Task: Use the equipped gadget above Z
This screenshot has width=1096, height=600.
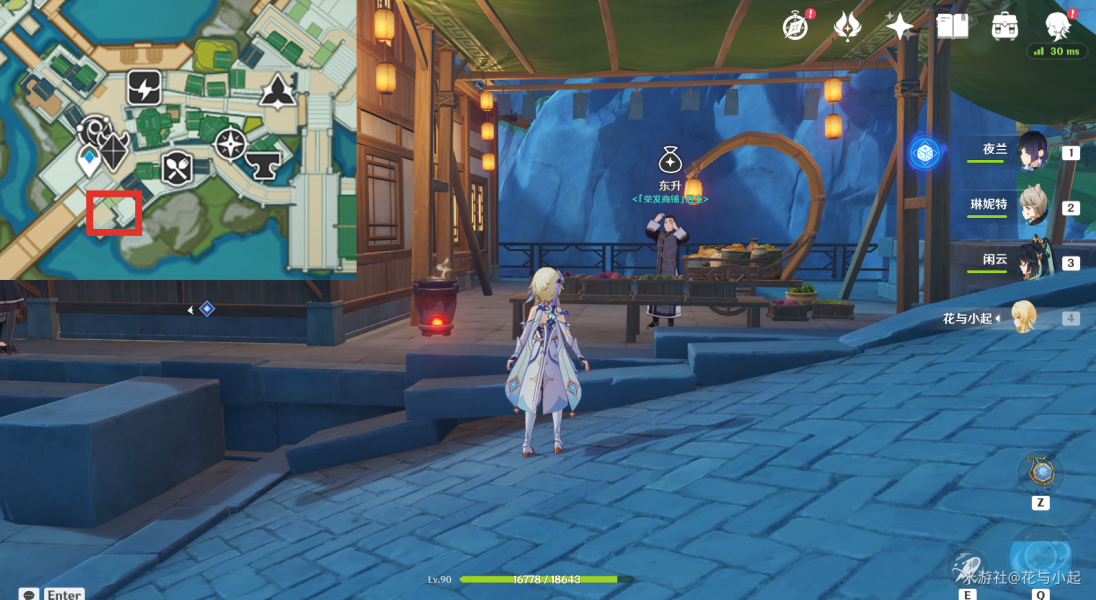Action: tap(1040, 472)
